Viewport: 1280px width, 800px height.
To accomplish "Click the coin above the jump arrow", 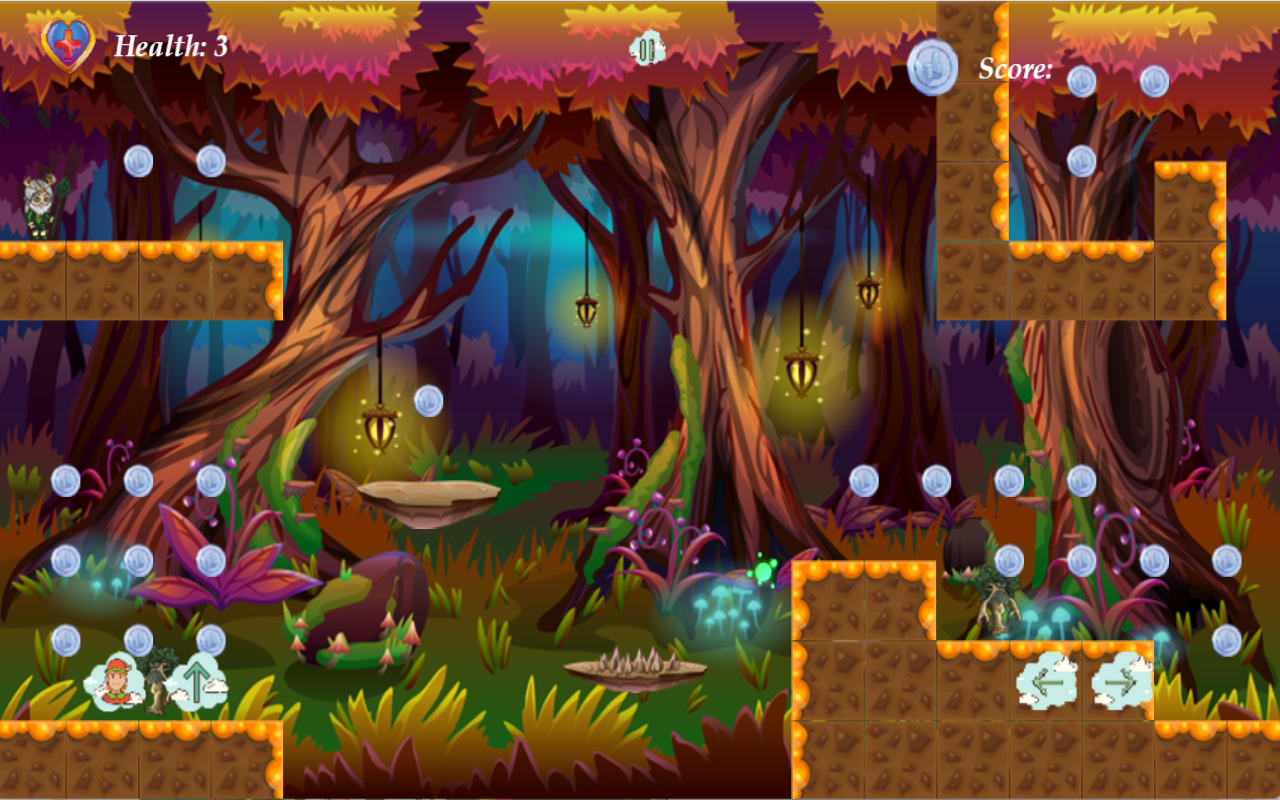I will (210, 637).
